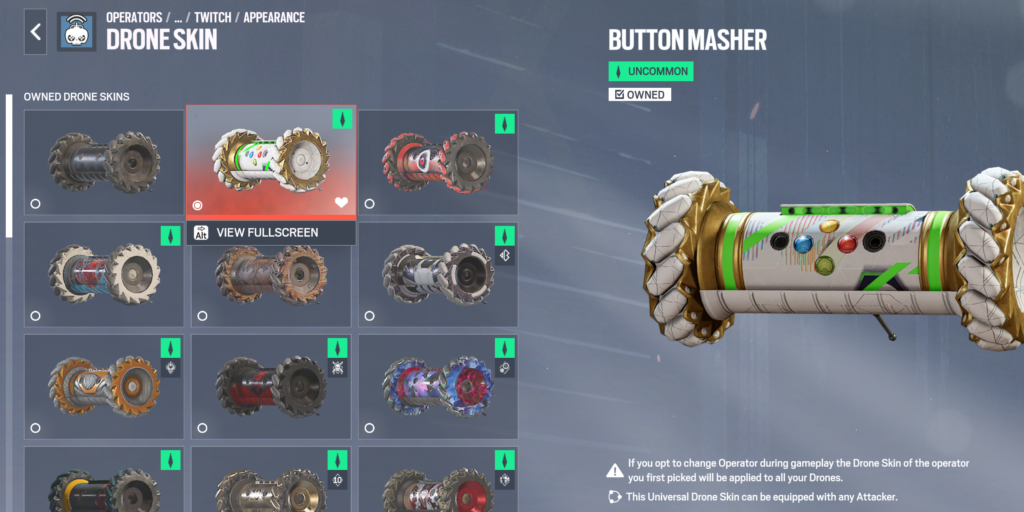1024x512 pixels.
Task: Pick the red drone skin with white emblem
Action: [437, 160]
